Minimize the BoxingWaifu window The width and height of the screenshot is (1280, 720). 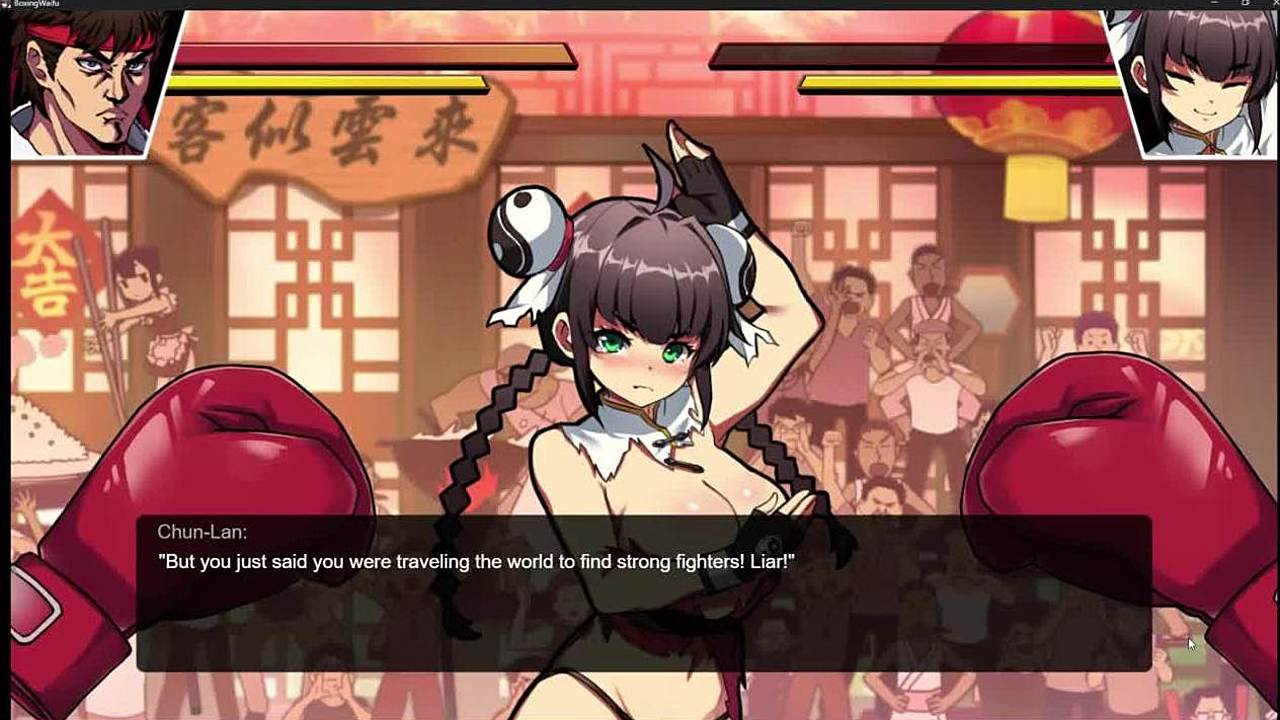click(1215, 4)
